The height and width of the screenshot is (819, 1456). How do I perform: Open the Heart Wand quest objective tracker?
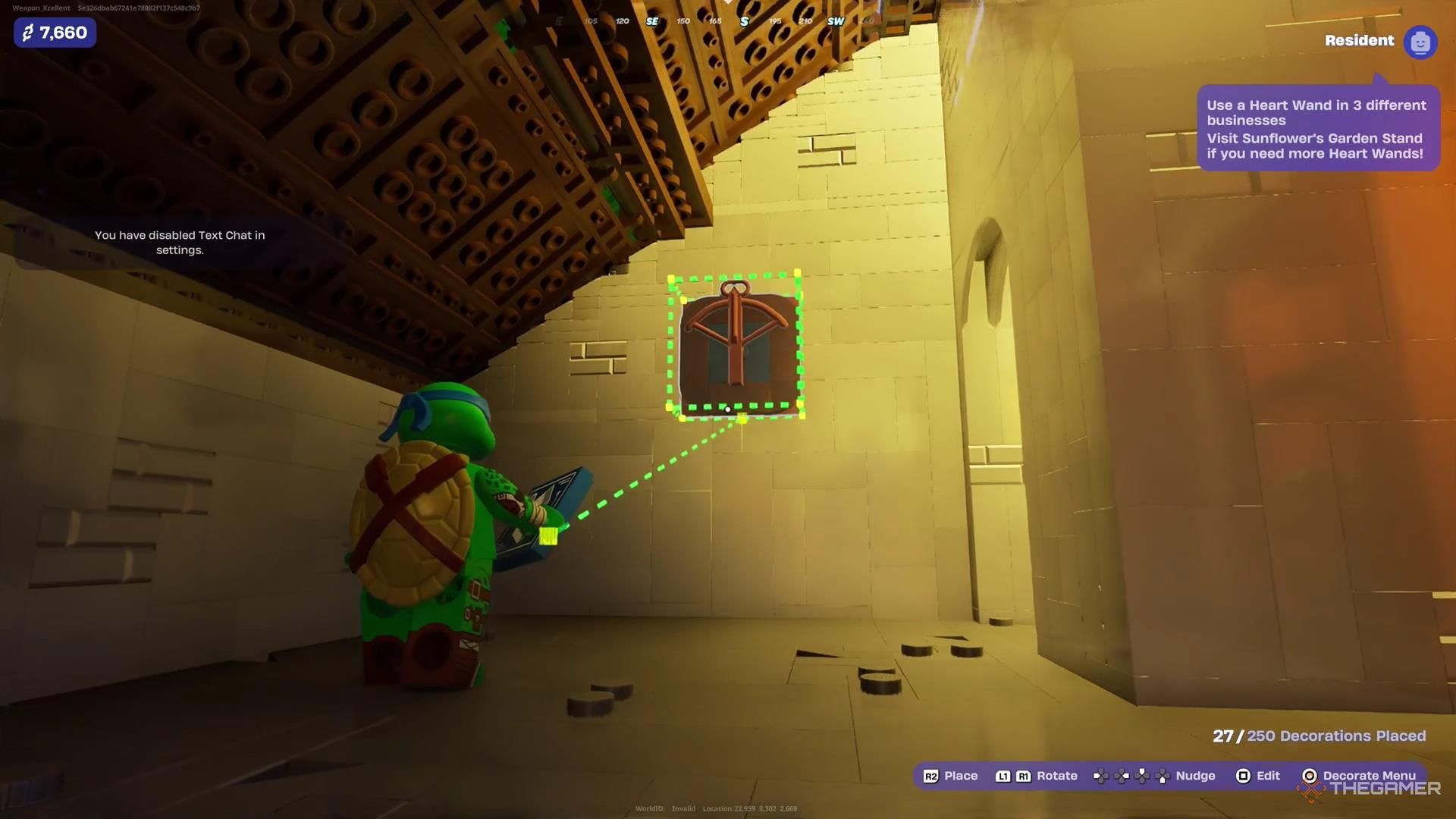1317,129
